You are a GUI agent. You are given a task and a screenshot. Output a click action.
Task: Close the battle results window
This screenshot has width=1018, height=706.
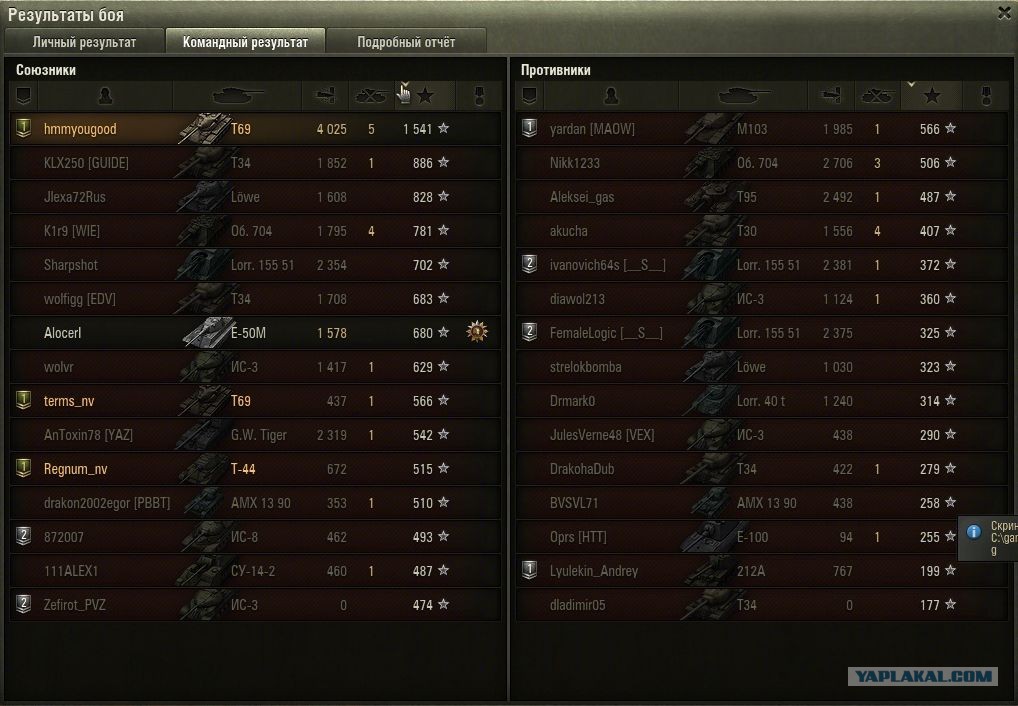(1004, 13)
